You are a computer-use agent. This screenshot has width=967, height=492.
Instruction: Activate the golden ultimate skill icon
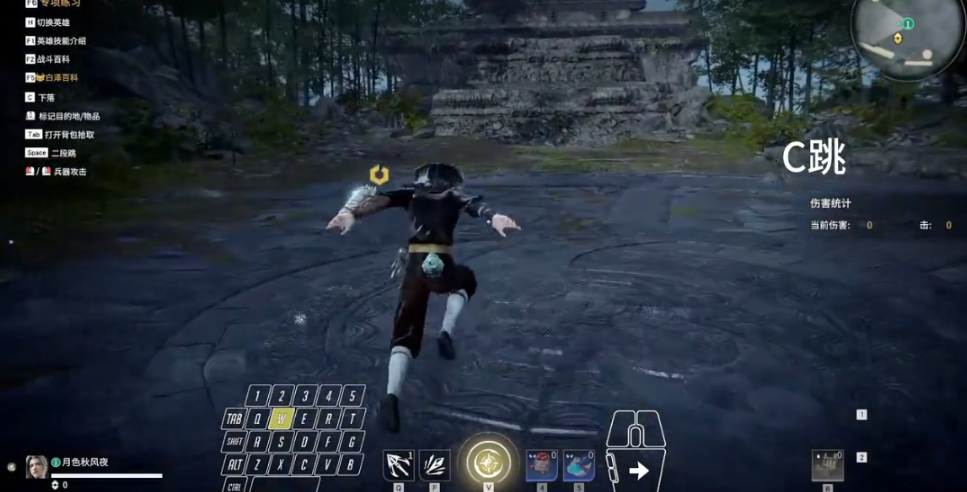[x=488, y=464]
